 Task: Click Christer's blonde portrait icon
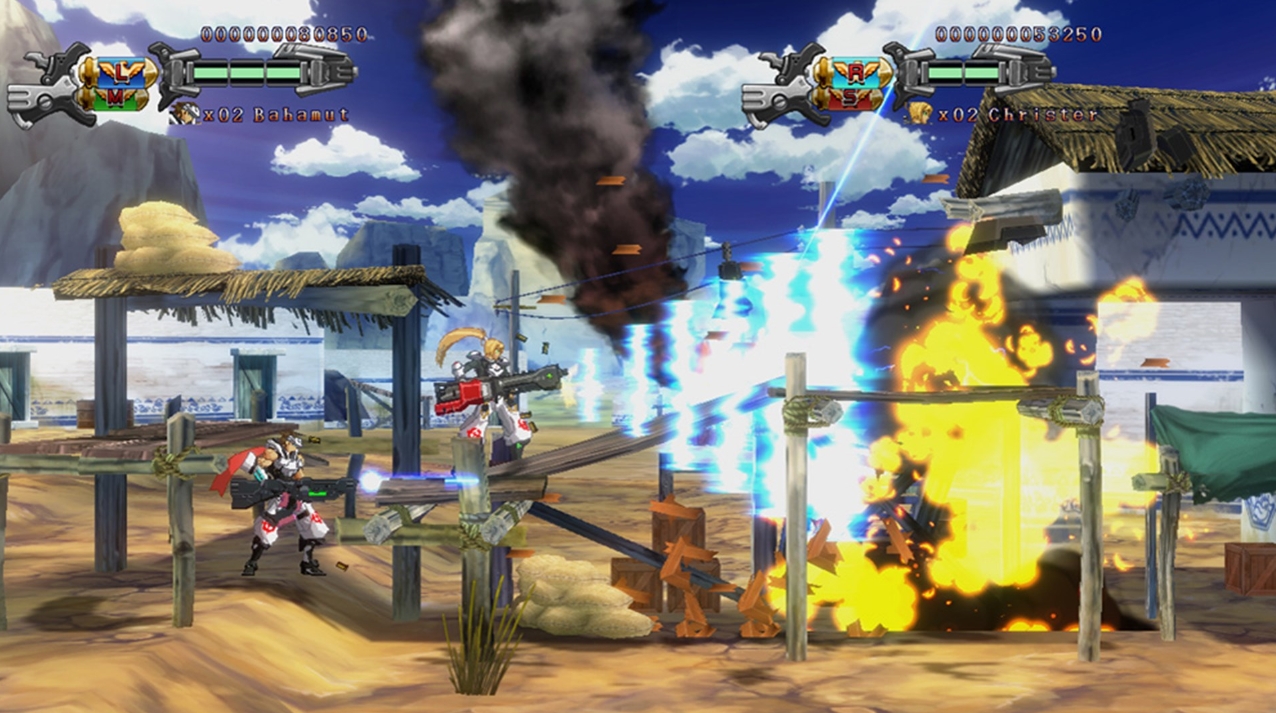click(x=919, y=114)
